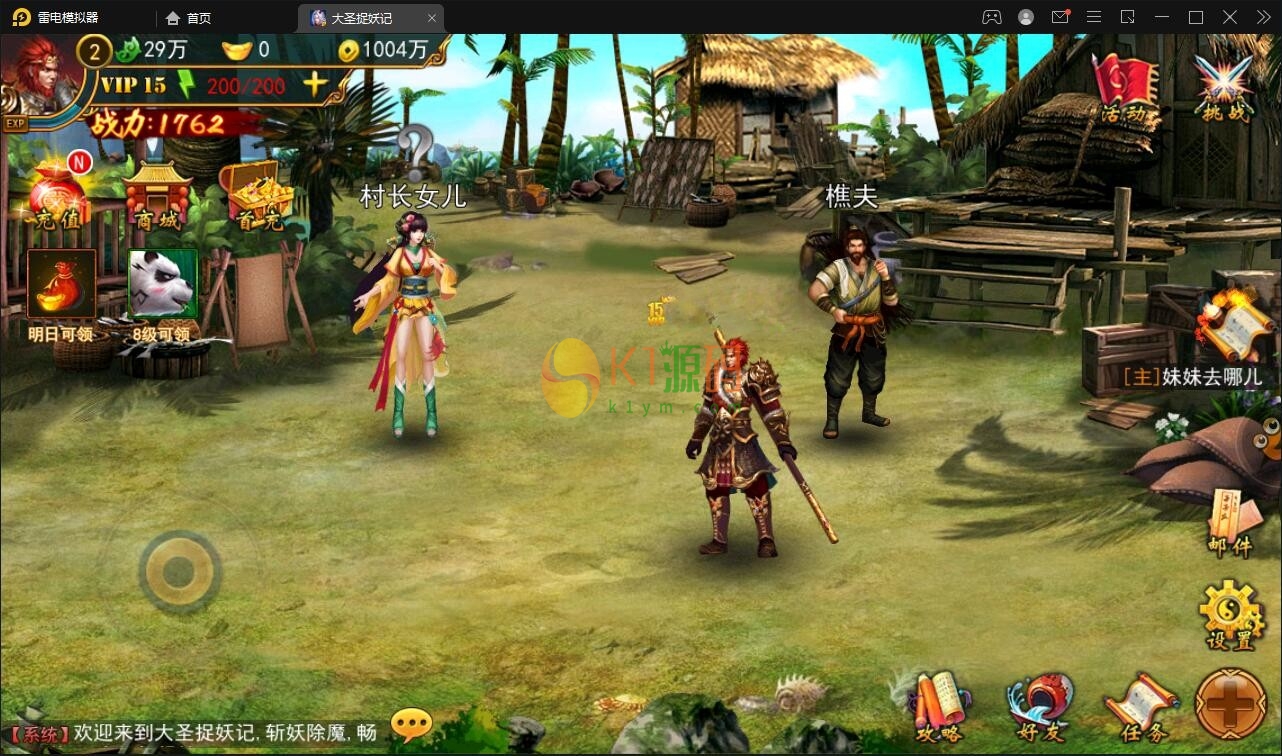1282x756 pixels.
Task: Check the 明日可领 gourd reward
Action: tap(60, 283)
